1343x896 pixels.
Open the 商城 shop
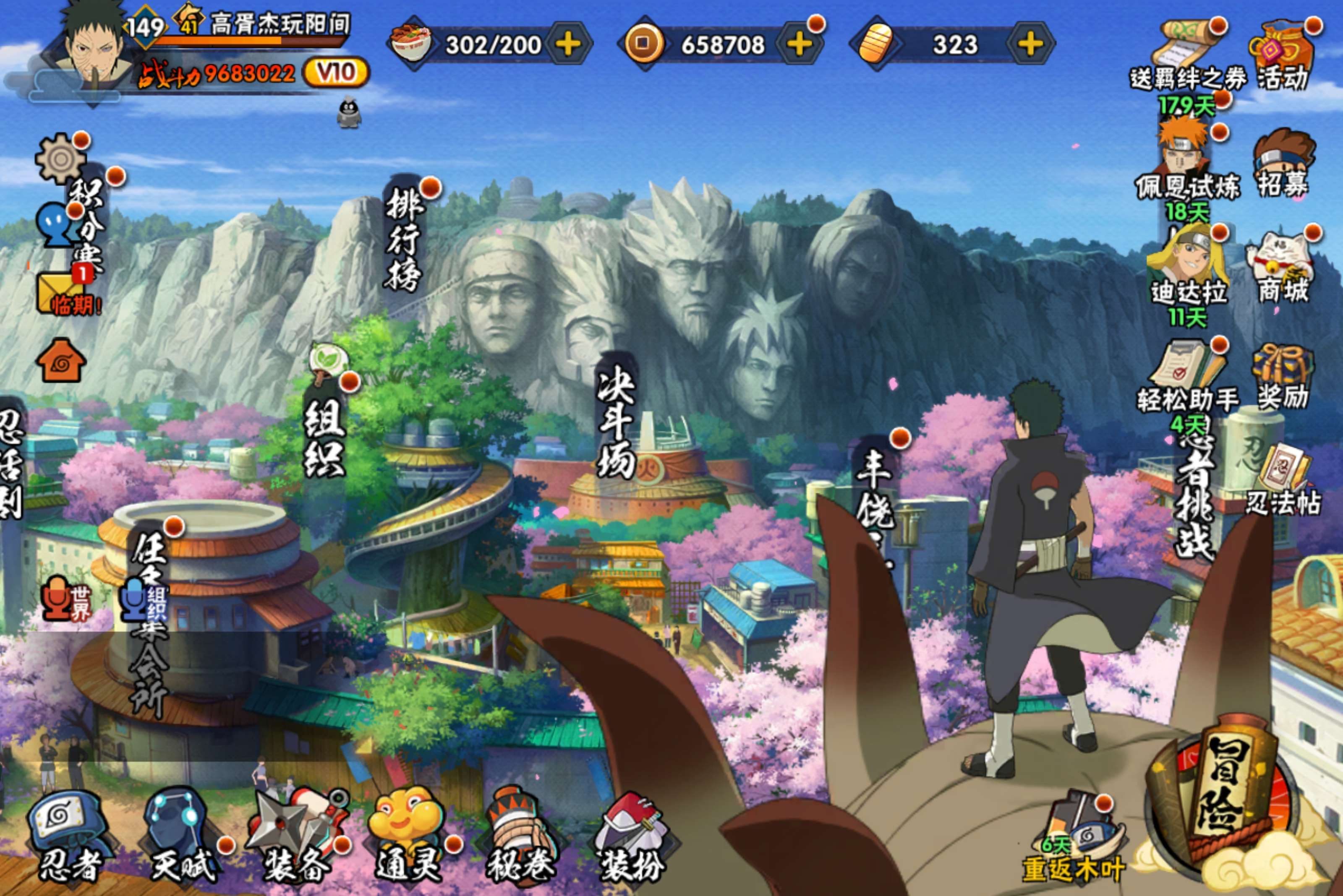[x=1283, y=266]
